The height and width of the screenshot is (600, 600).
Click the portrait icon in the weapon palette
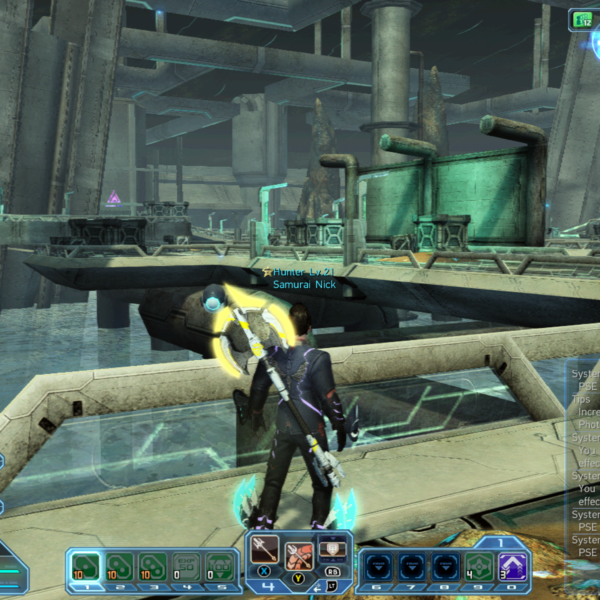tap(332, 549)
